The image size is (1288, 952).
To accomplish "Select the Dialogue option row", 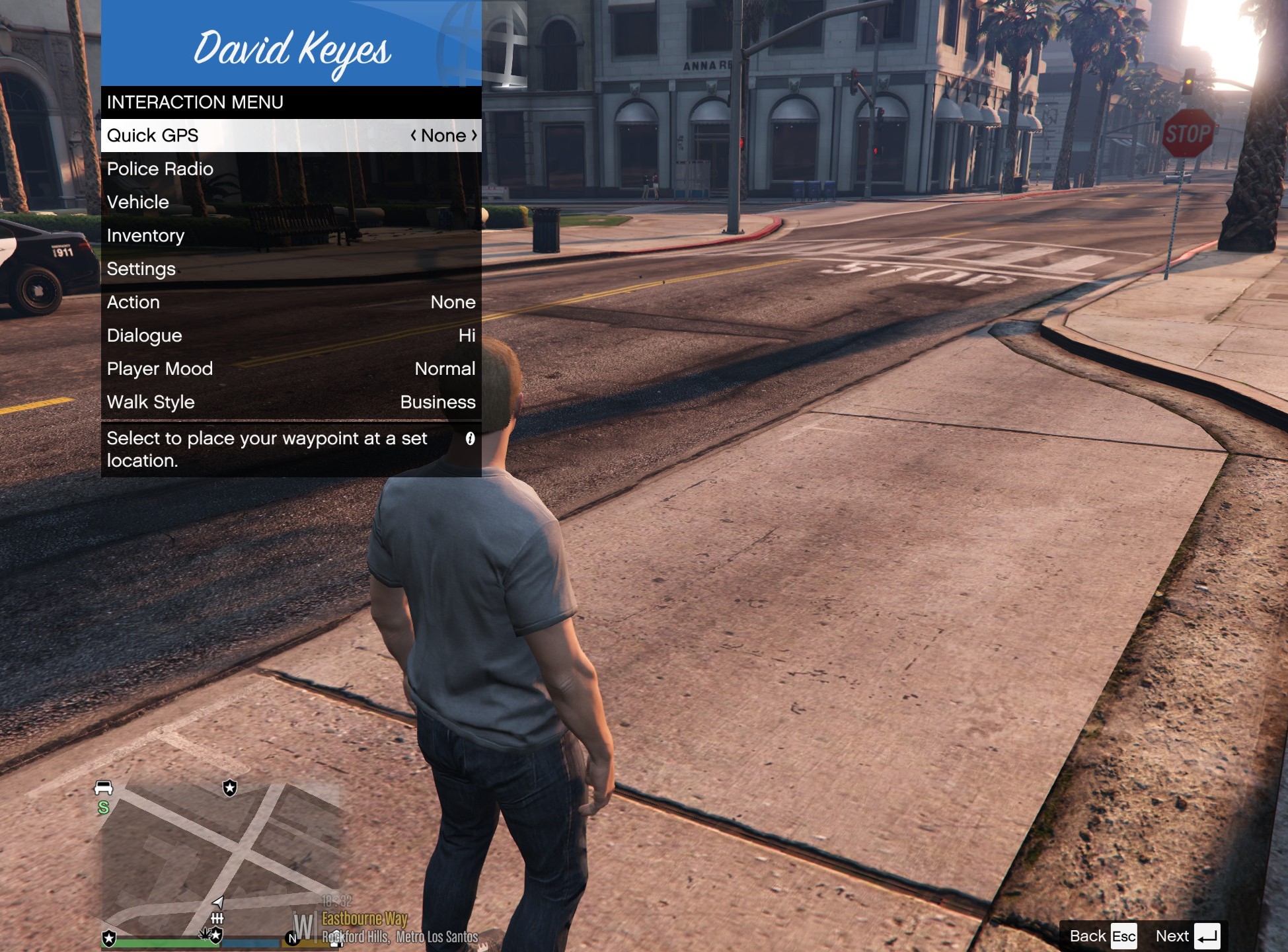I will tap(291, 336).
